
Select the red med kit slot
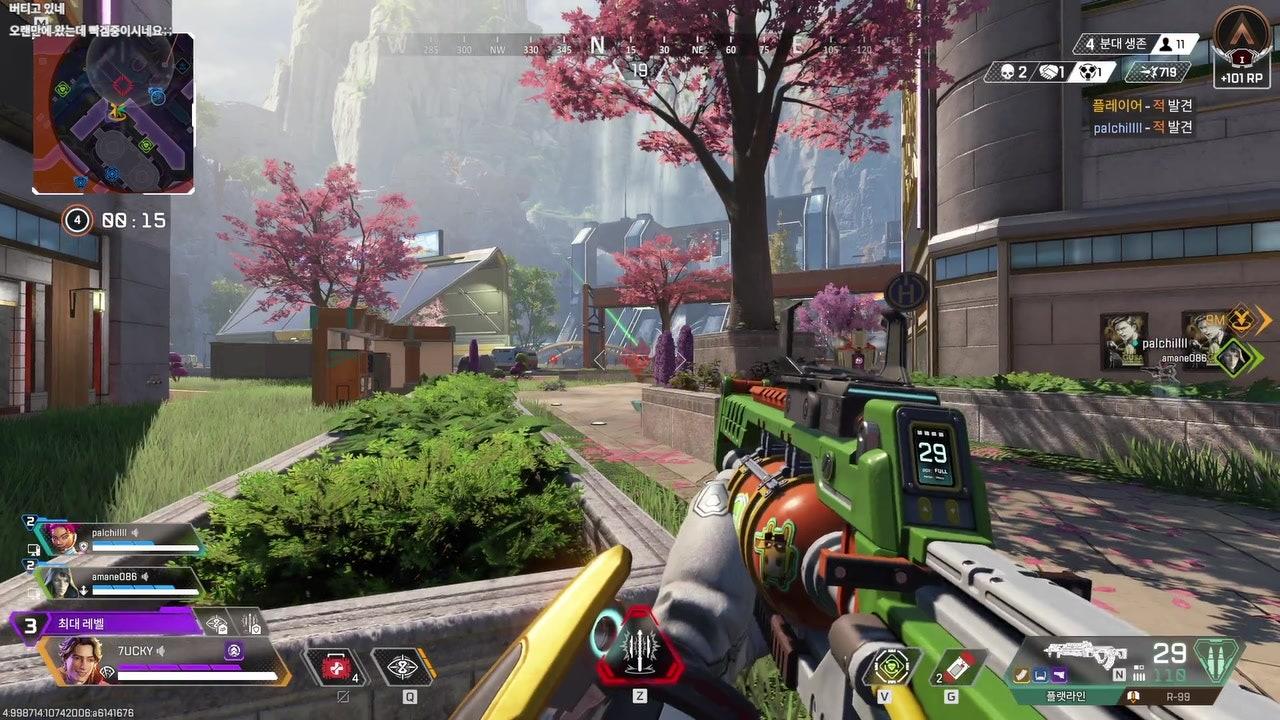[336, 667]
